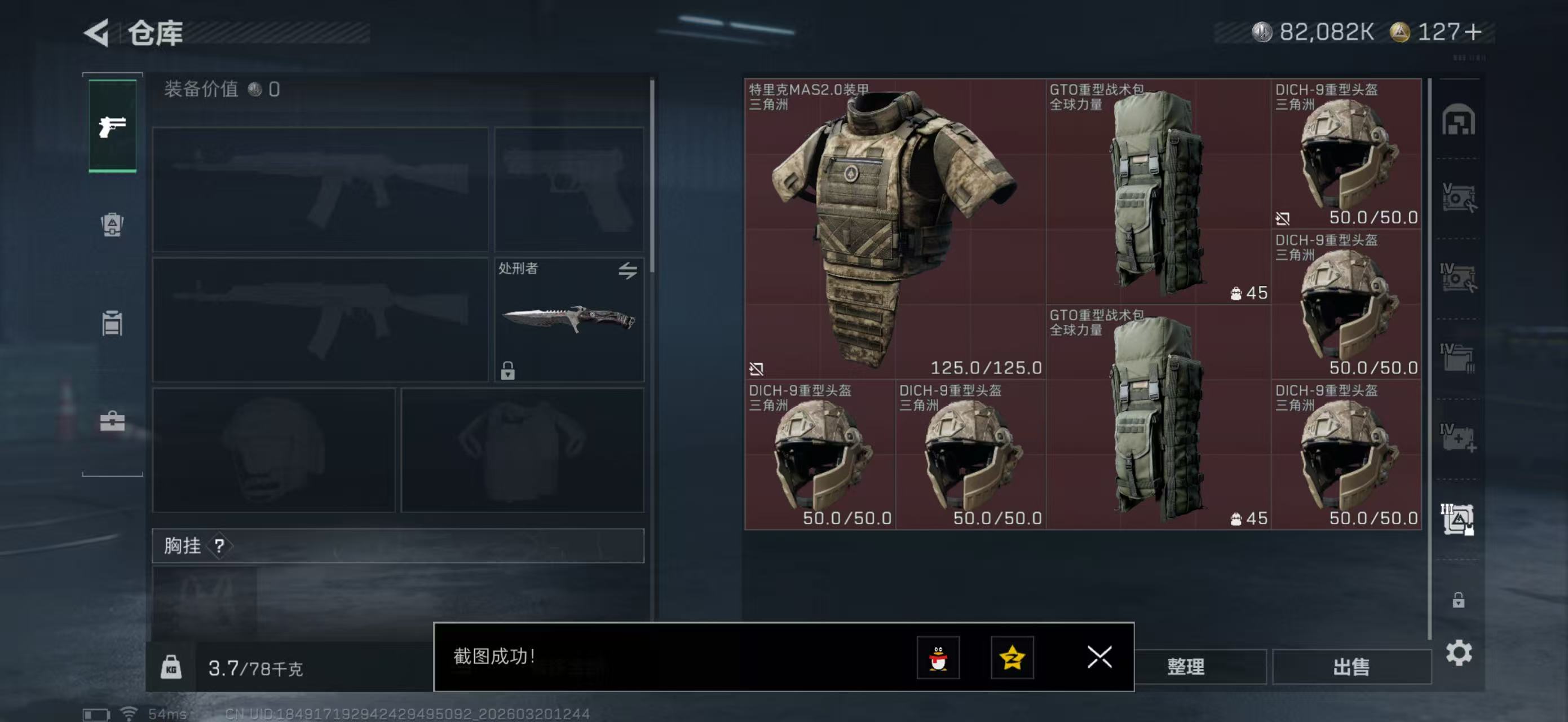Select the upper GTO重型战术包 backpack
The height and width of the screenshot is (722, 1568).
click(x=1158, y=192)
